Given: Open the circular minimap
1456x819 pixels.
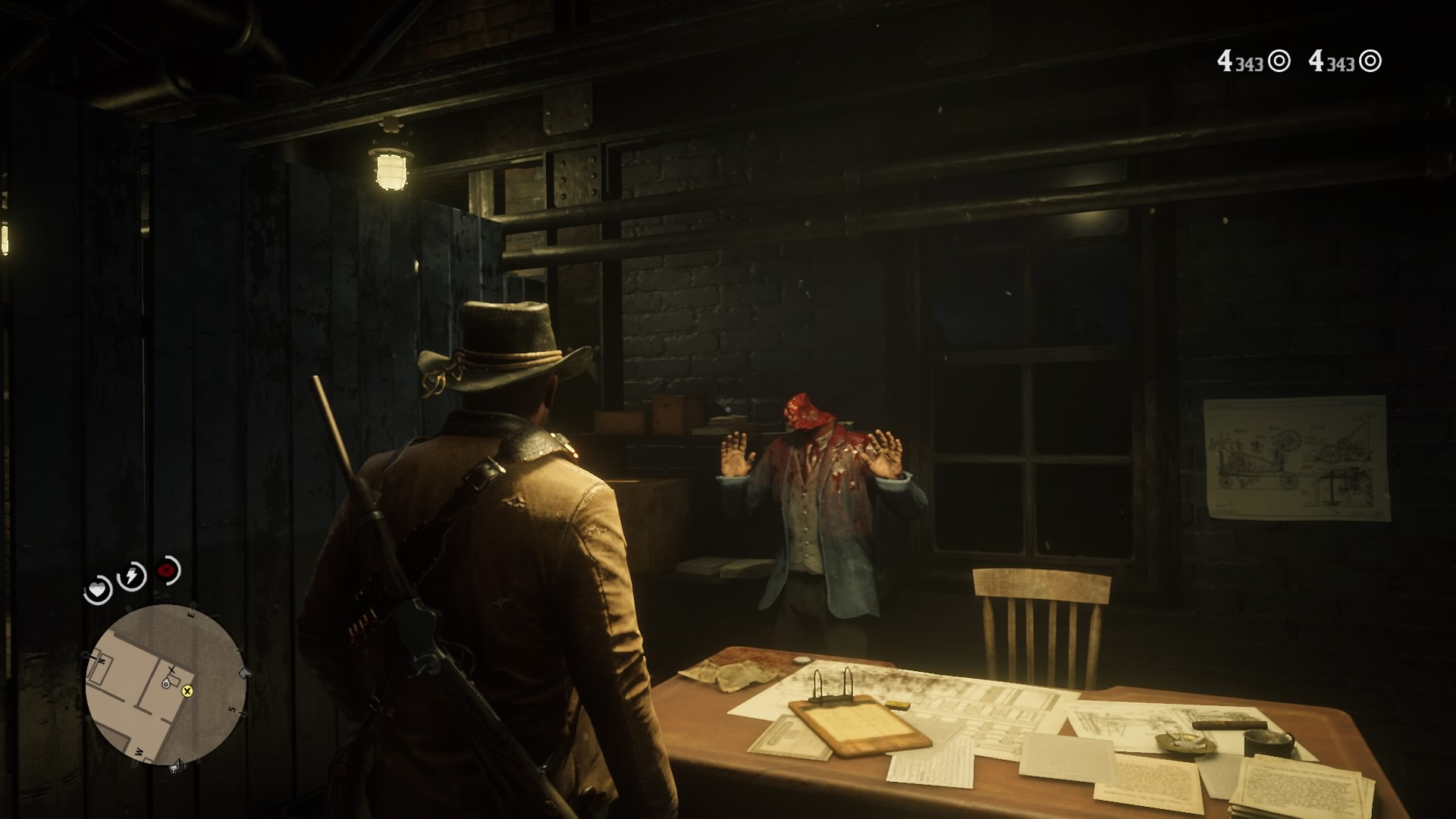Looking at the screenshot, I should tap(165, 684).
